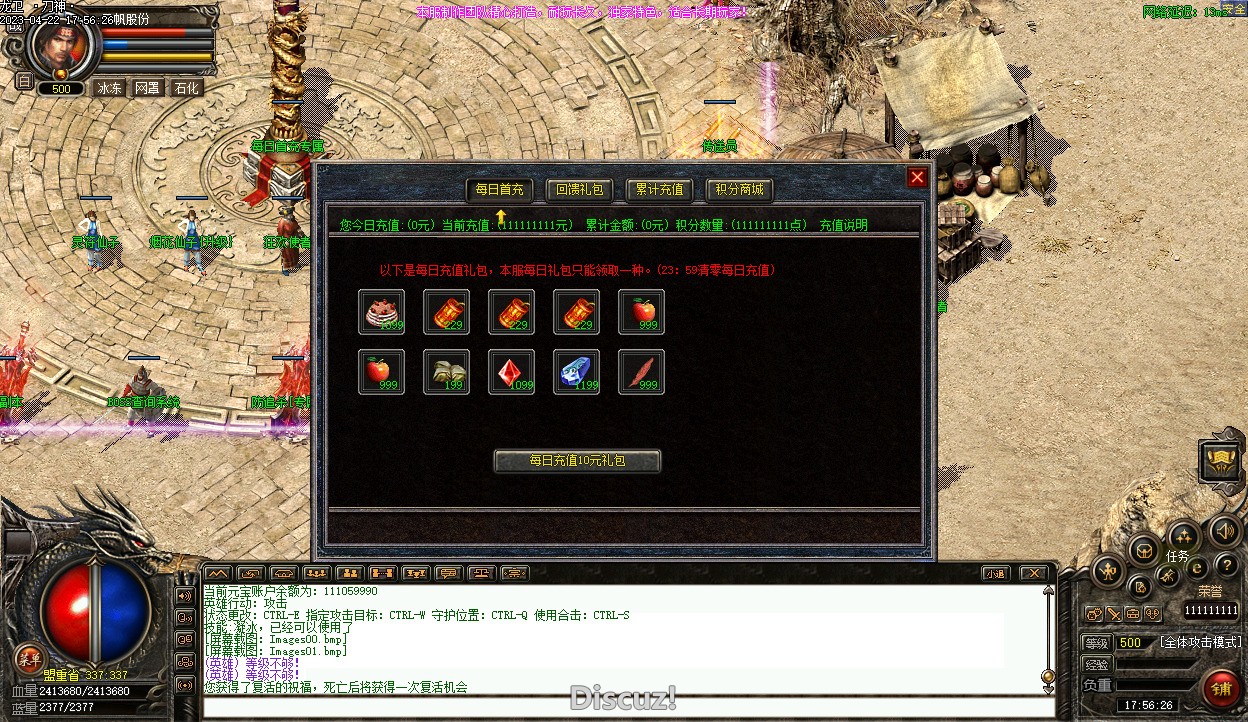Switch to the 每日首充 tab
This screenshot has width=1248, height=722.
(x=499, y=190)
